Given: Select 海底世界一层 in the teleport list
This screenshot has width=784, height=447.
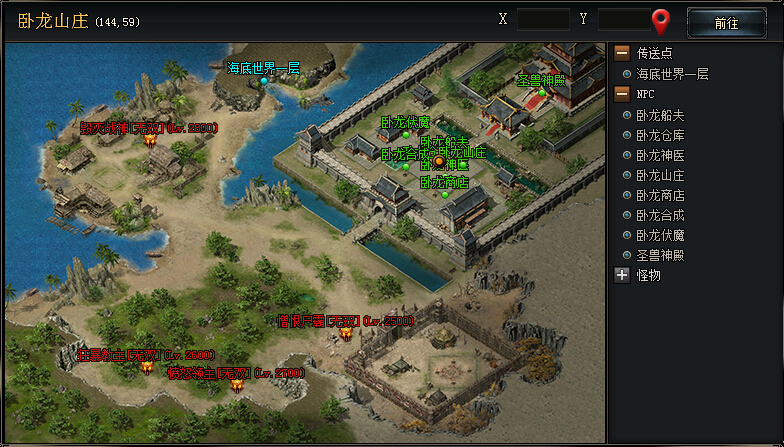Looking at the screenshot, I should click(x=672, y=74).
